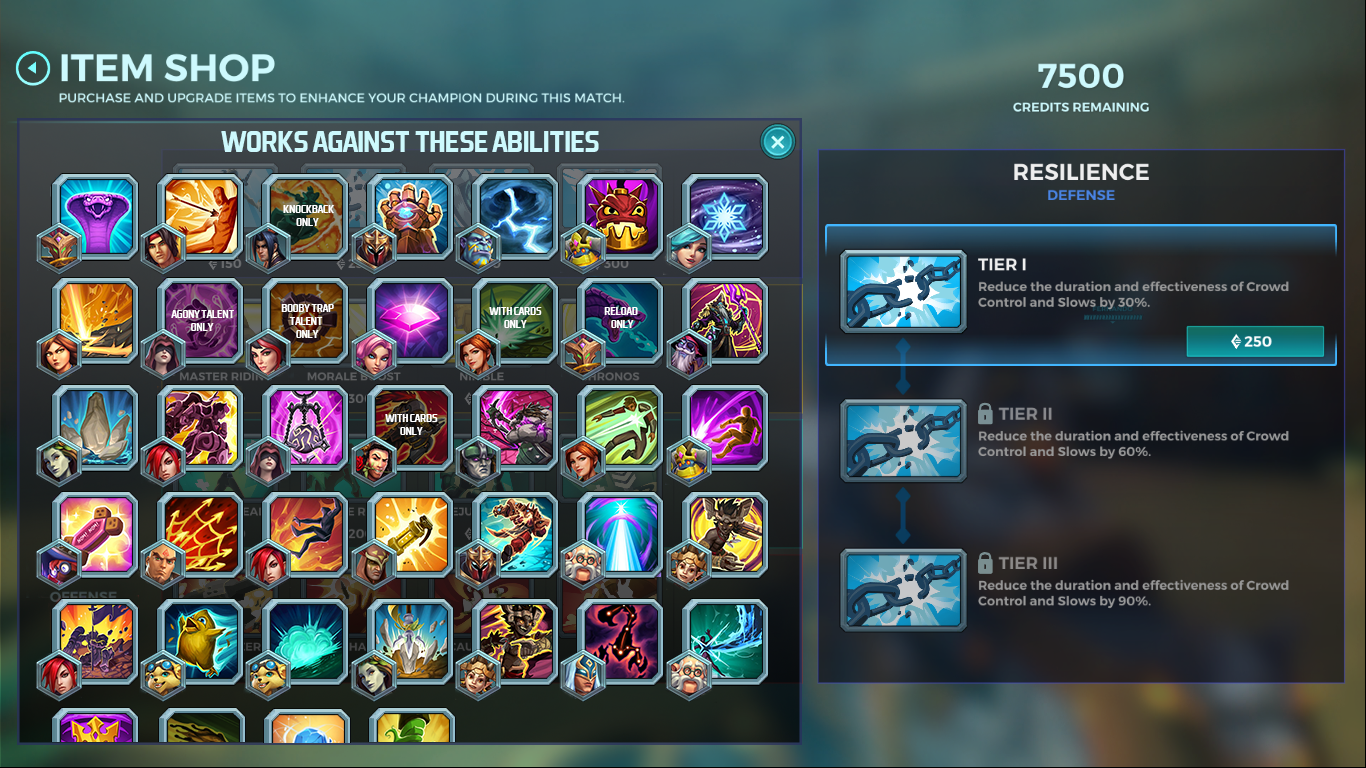The width and height of the screenshot is (1366, 768).
Task: Select the locked Tier III Resilience upgrade
Action: (x=1081, y=589)
